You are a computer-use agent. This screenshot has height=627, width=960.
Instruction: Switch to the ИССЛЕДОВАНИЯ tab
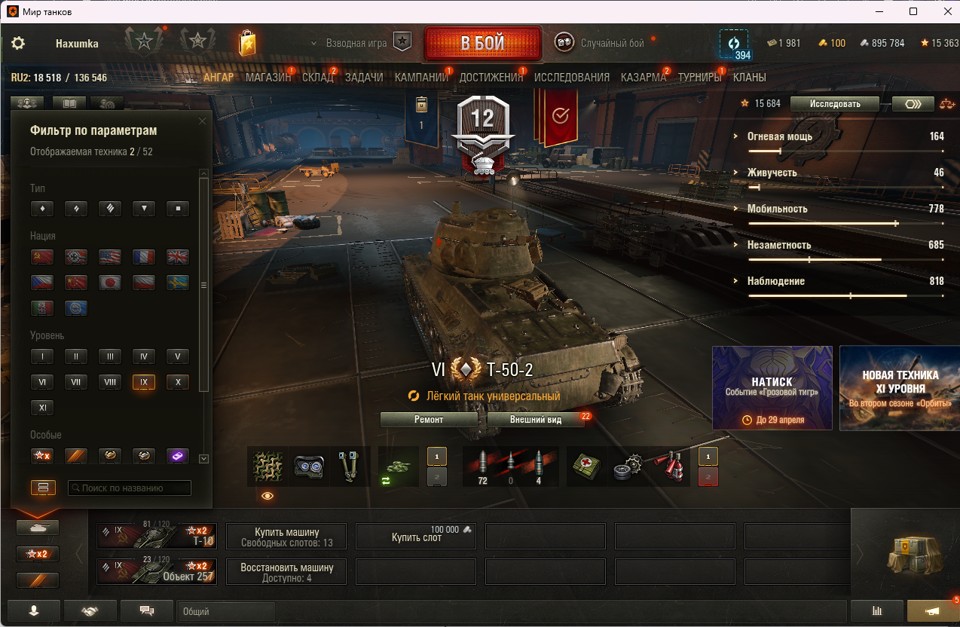571,77
